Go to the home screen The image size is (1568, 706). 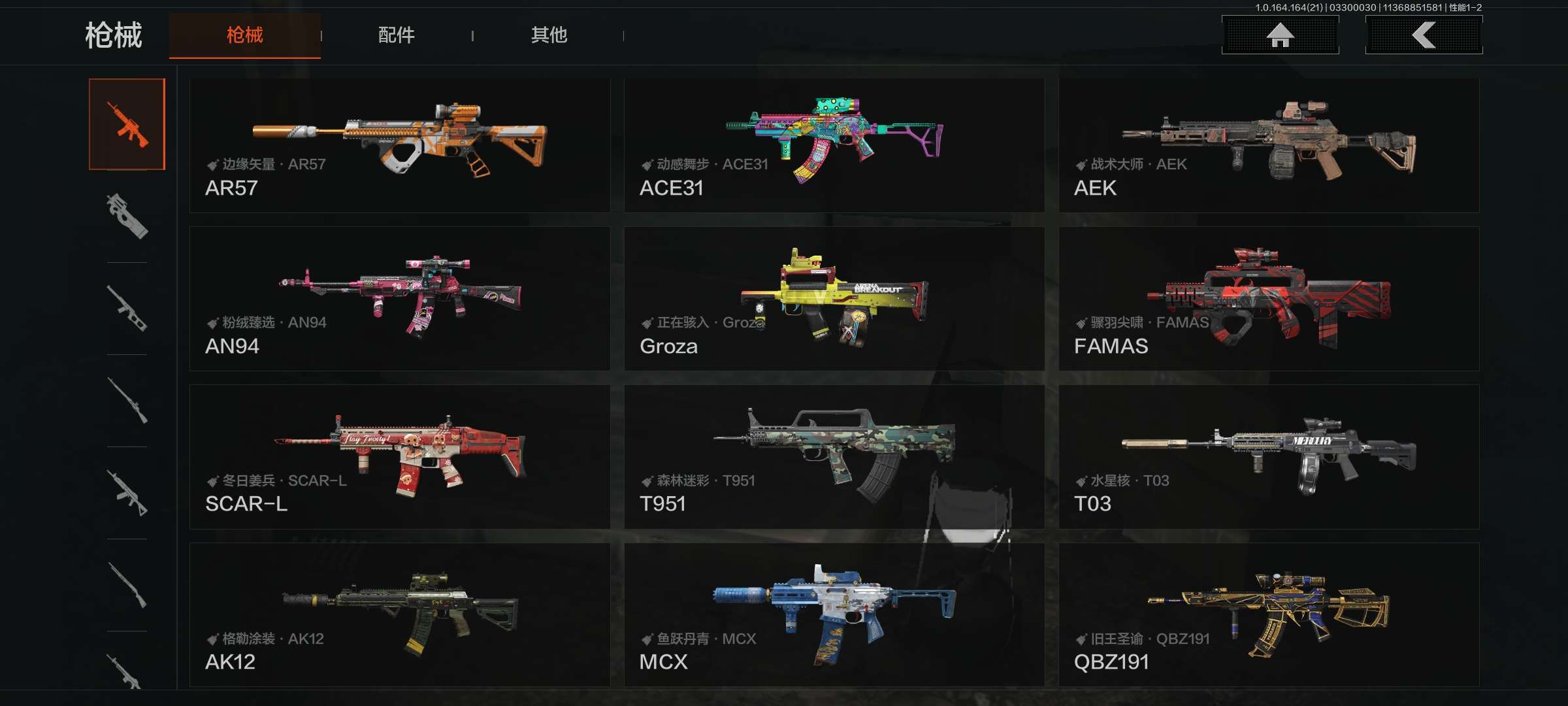click(1280, 35)
